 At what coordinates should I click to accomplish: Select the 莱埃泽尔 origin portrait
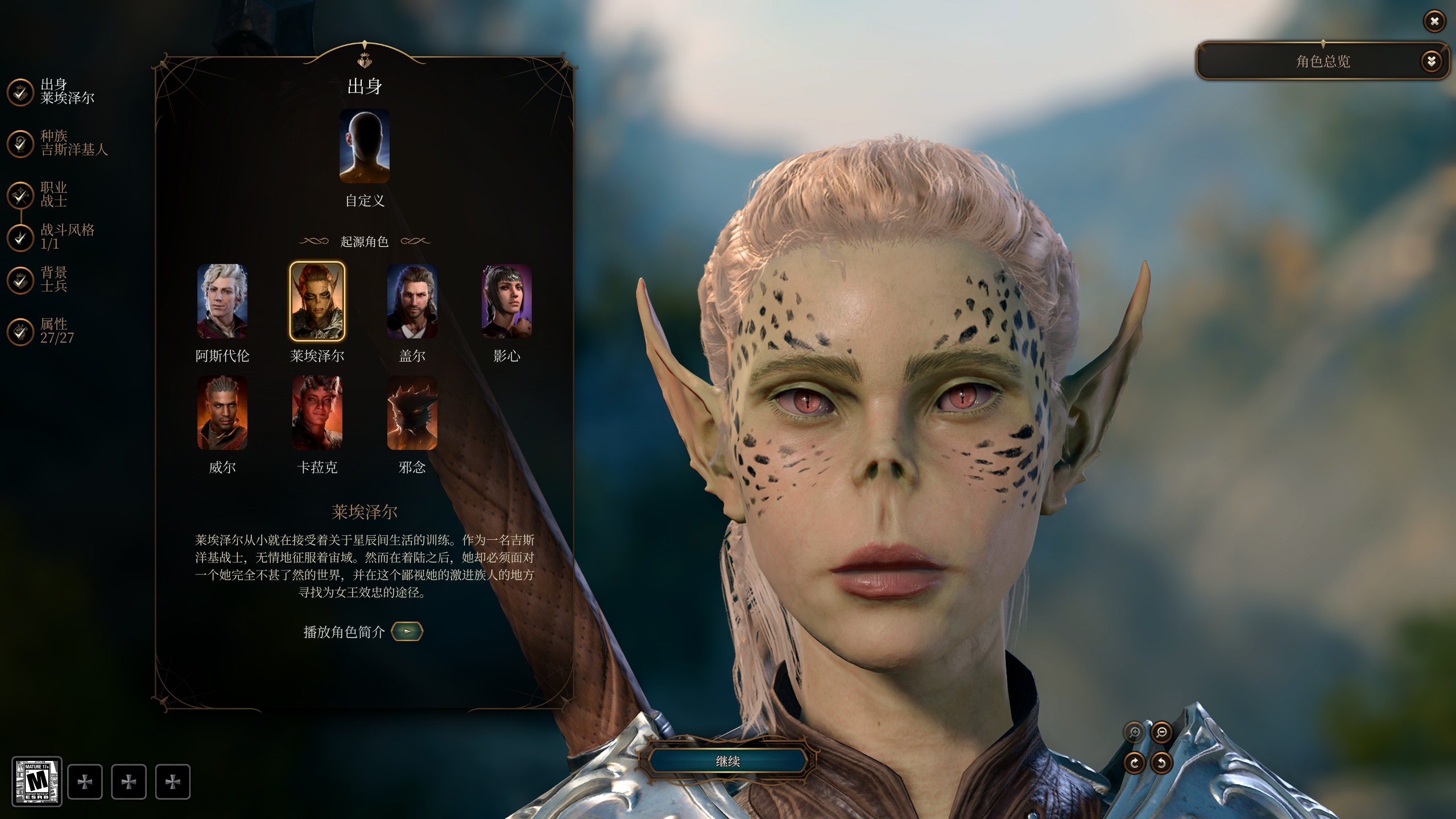click(317, 301)
